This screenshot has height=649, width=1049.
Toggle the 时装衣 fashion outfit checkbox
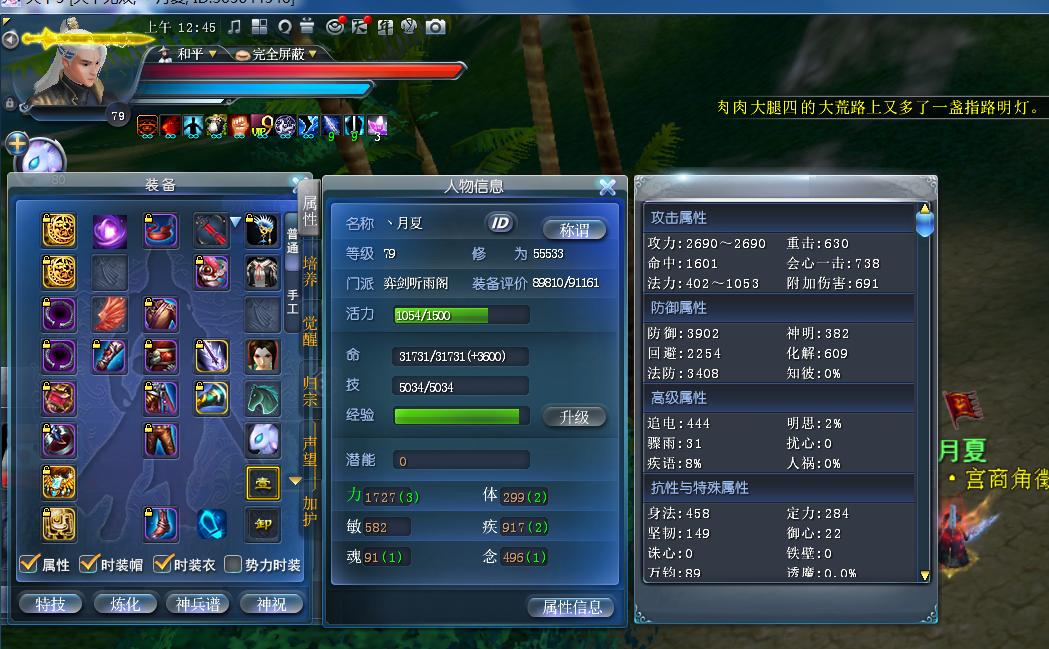click(x=163, y=565)
